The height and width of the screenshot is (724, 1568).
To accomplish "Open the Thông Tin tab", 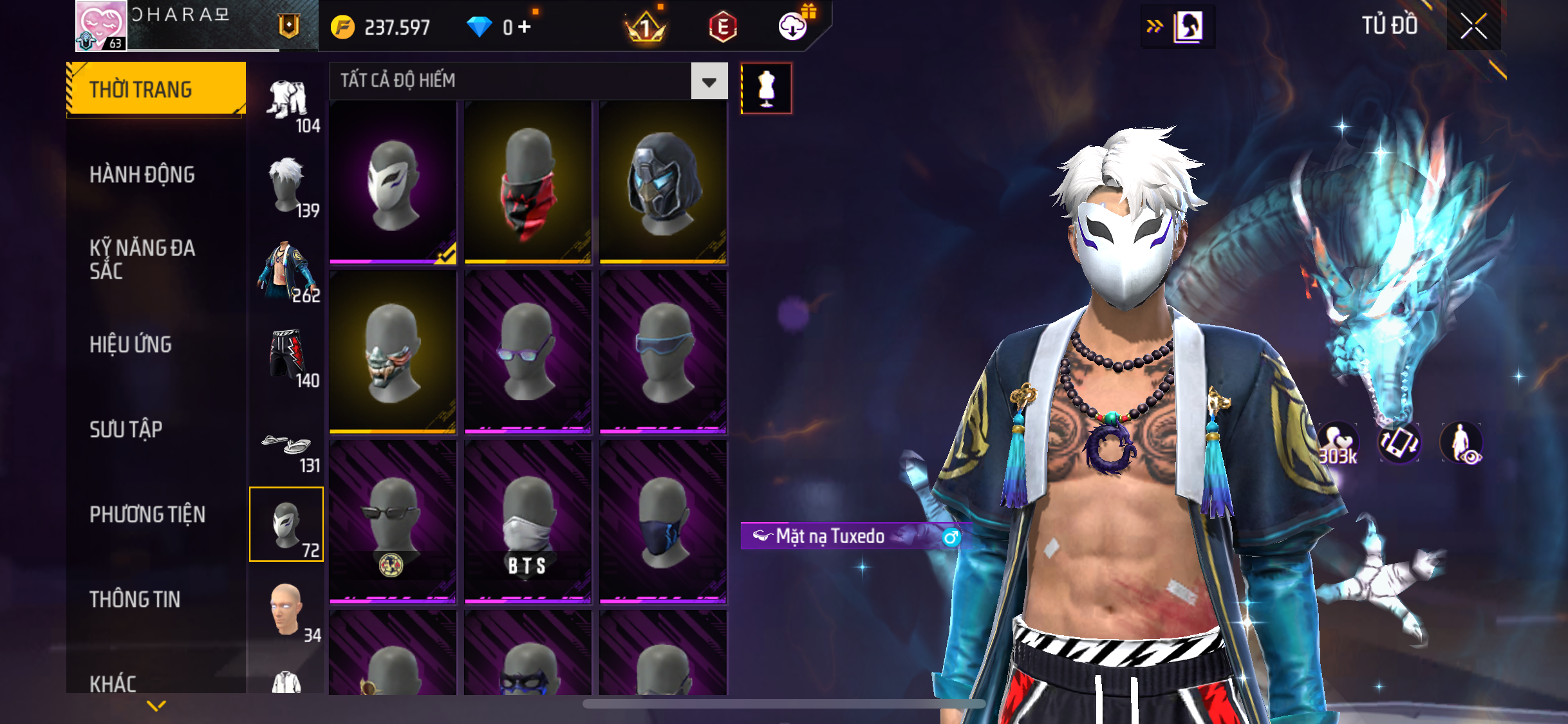I will pos(135,599).
